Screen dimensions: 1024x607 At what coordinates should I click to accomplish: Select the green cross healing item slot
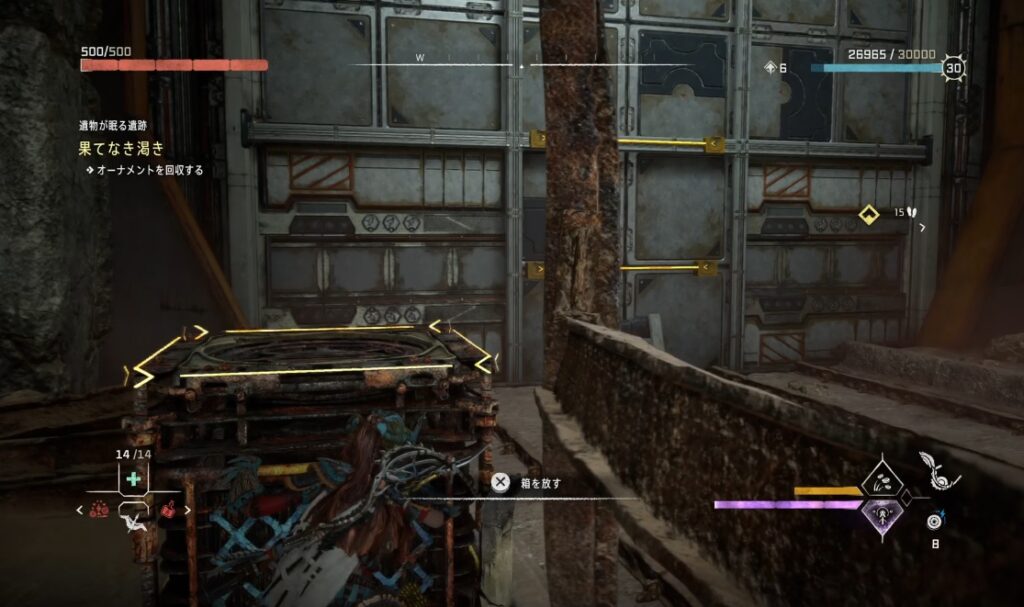[x=133, y=480]
